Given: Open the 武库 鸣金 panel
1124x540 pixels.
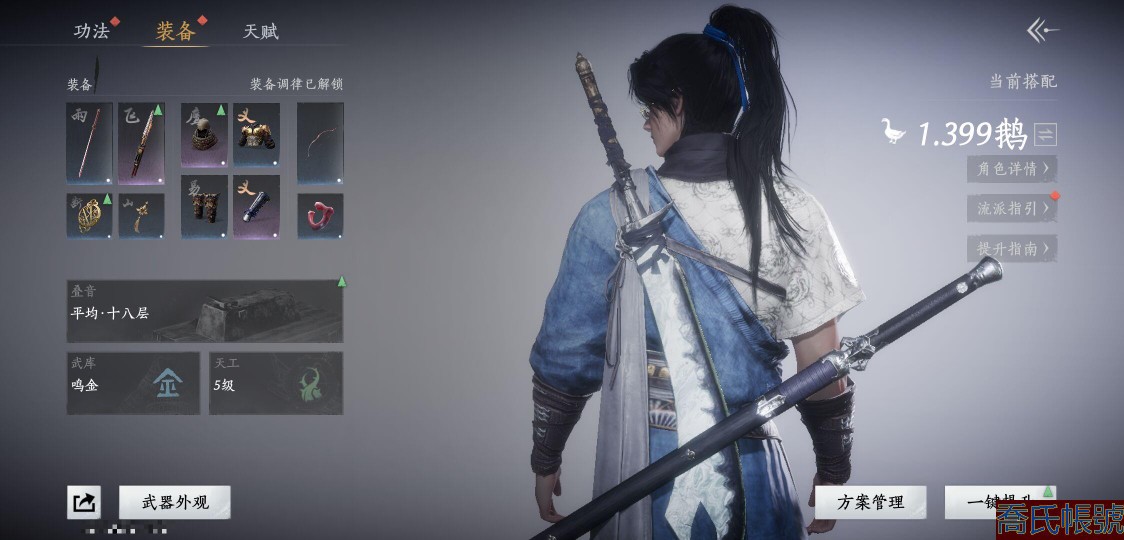Looking at the screenshot, I should (x=133, y=383).
